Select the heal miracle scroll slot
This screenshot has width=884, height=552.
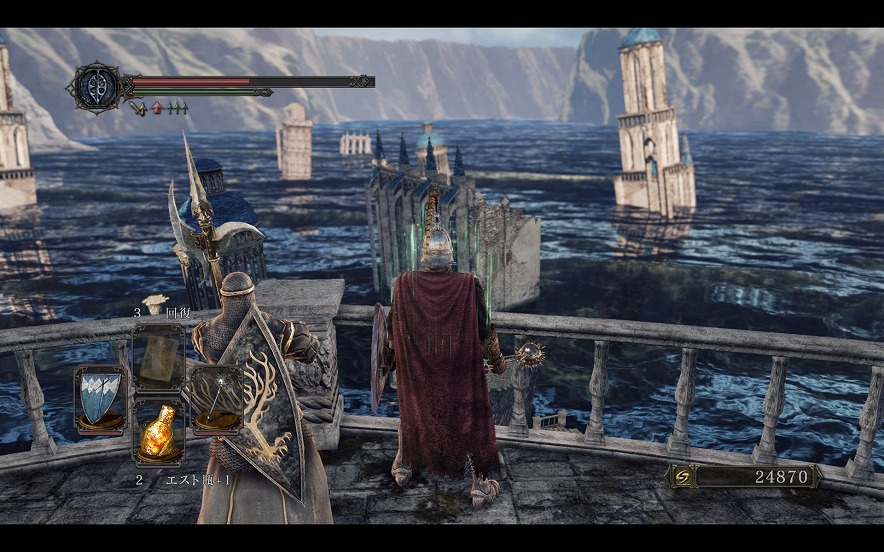157,357
